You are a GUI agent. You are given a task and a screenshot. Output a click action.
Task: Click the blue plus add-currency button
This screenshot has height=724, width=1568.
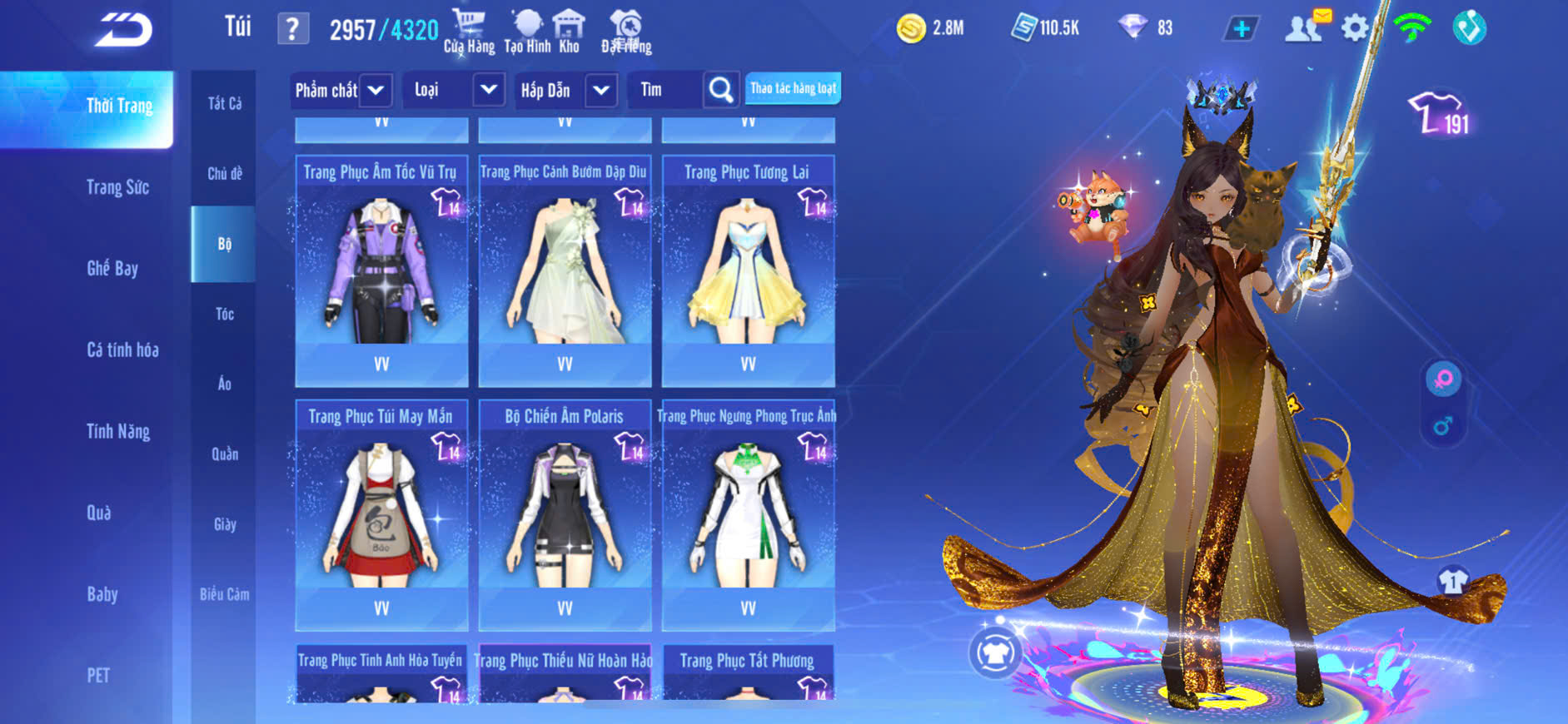pos(1241,28)
